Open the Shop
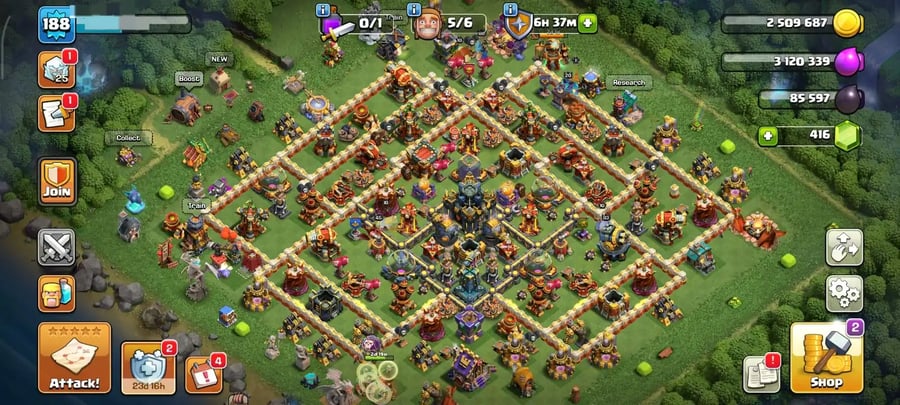 (826, 358)
